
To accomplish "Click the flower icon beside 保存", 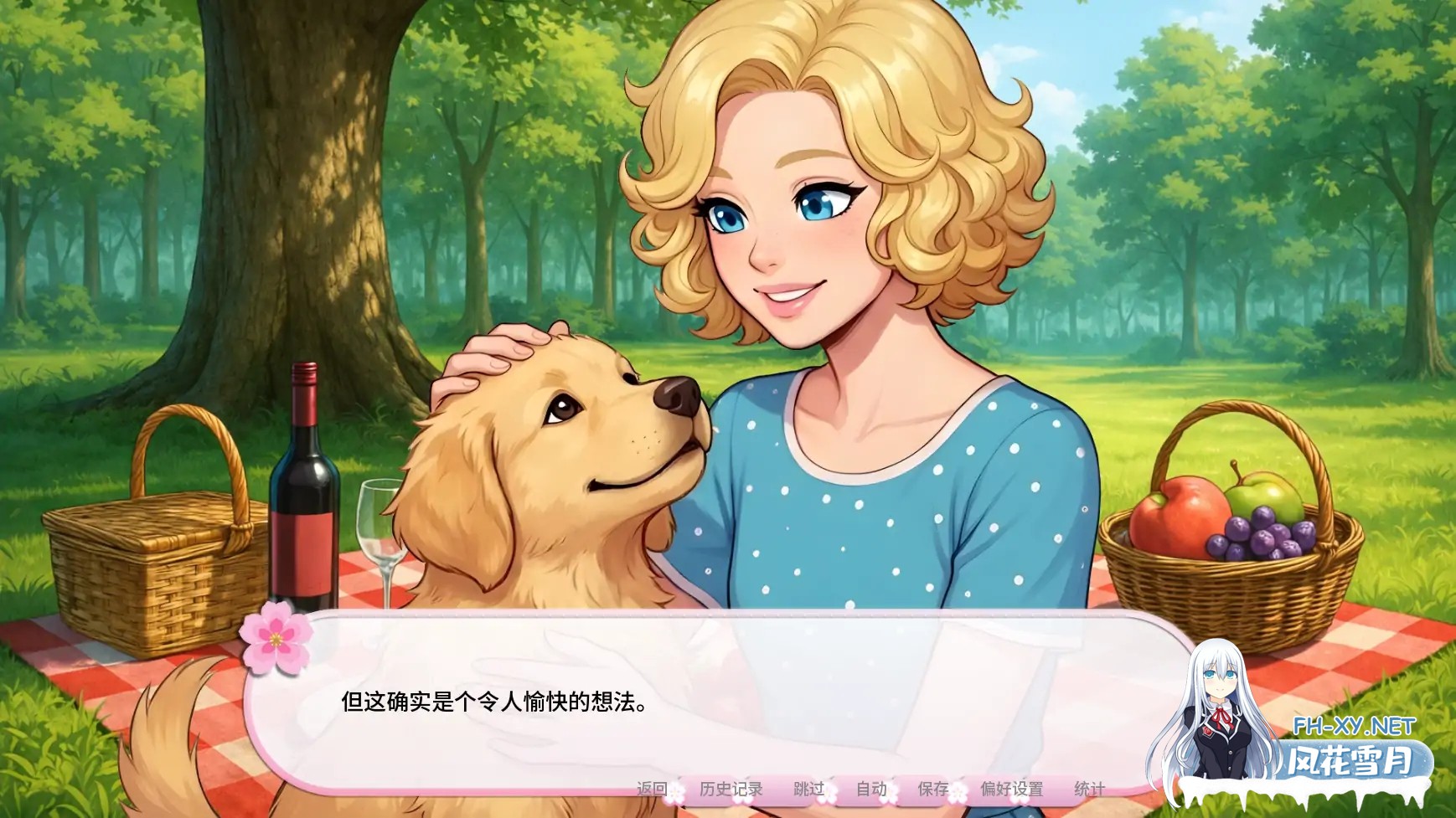I will [959, 794].
